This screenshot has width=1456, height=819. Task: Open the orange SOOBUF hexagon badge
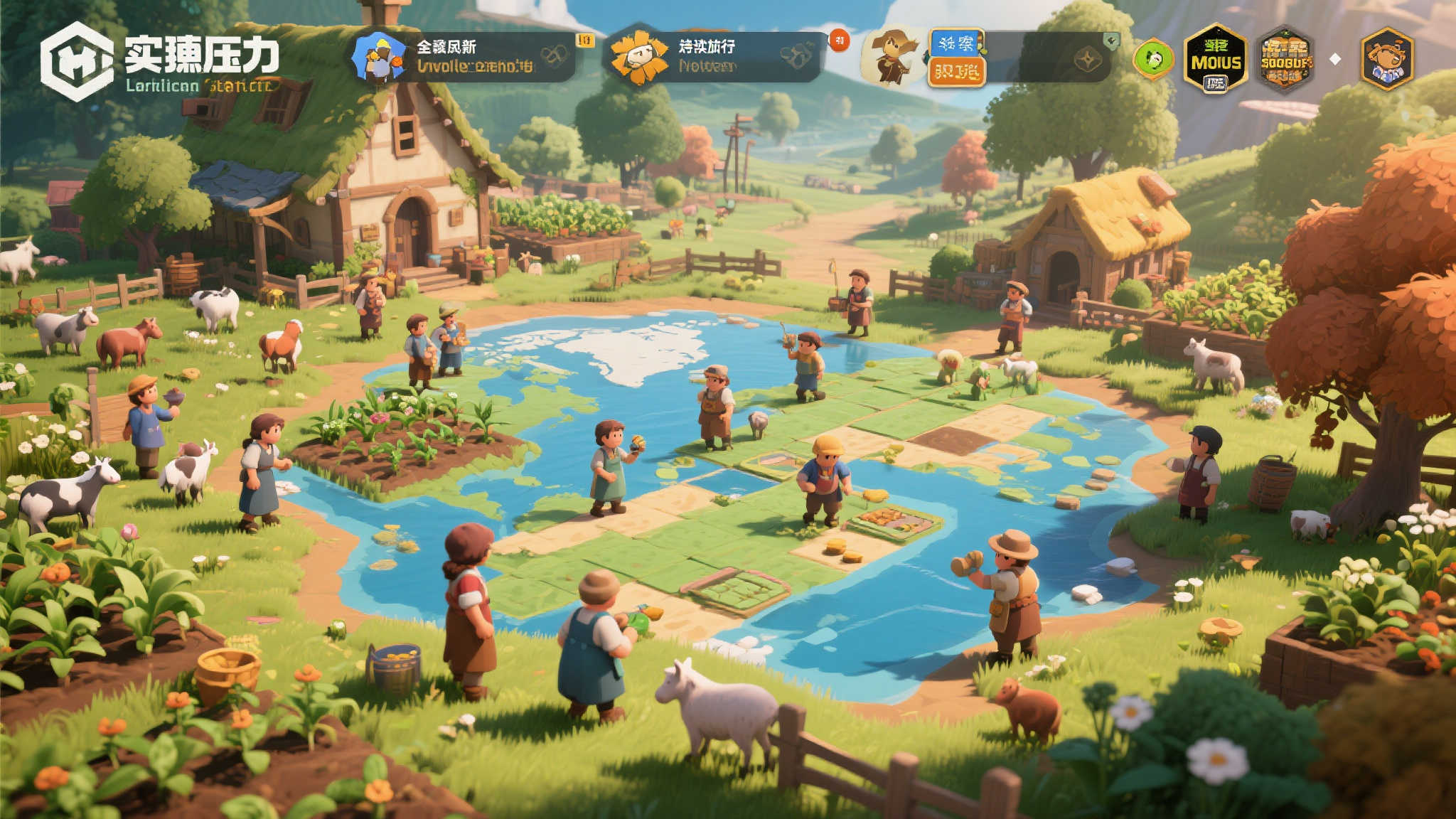pyautogui.click(x=1285, y=59)
